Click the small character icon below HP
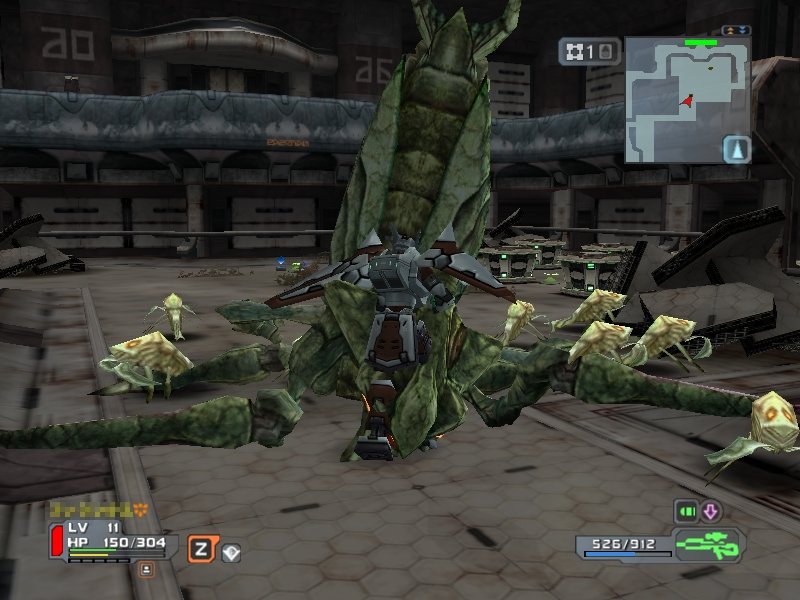800x600 pixels. [146, 569]
